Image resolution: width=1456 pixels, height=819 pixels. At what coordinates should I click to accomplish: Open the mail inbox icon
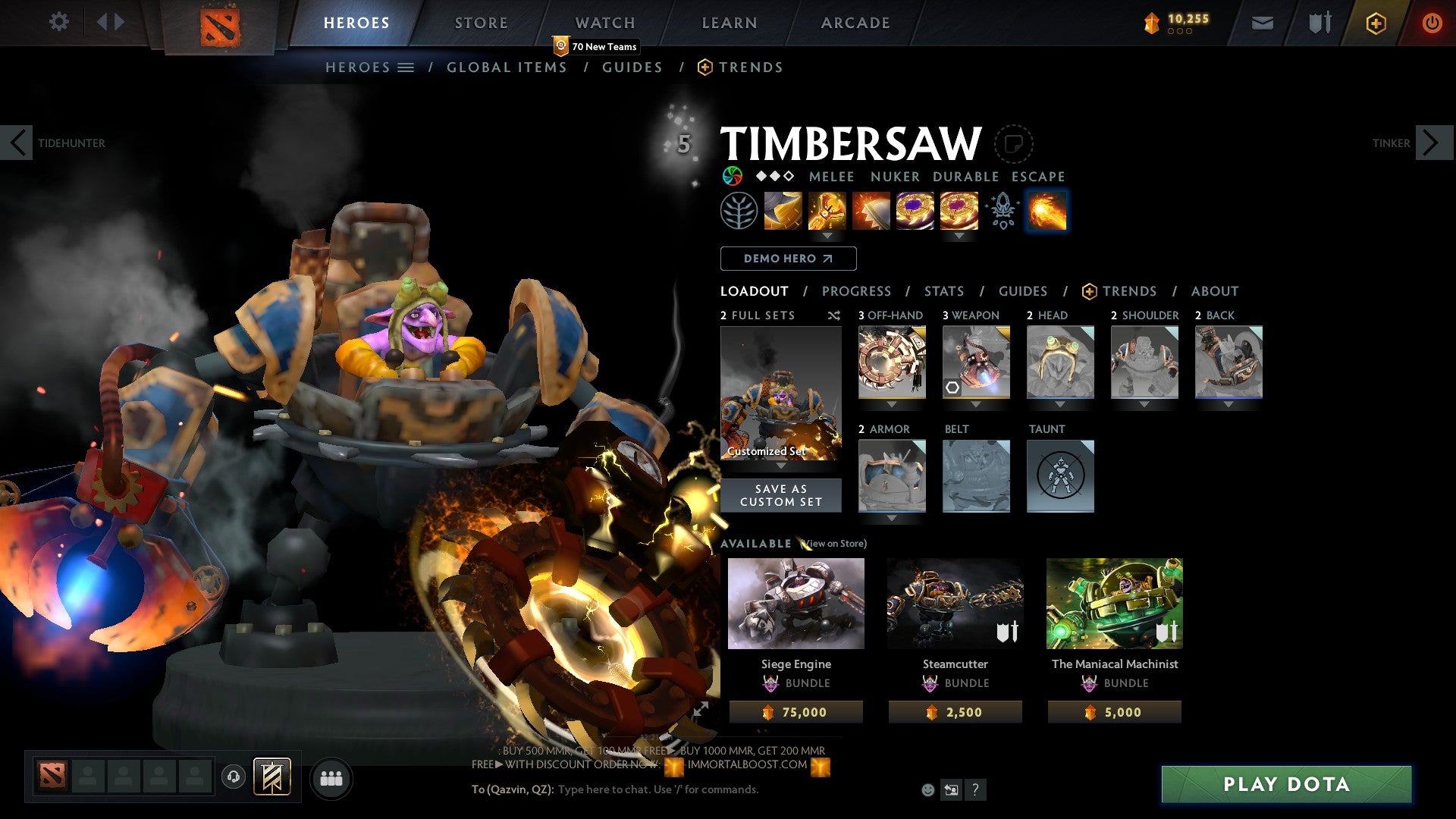pos(1263,23)
